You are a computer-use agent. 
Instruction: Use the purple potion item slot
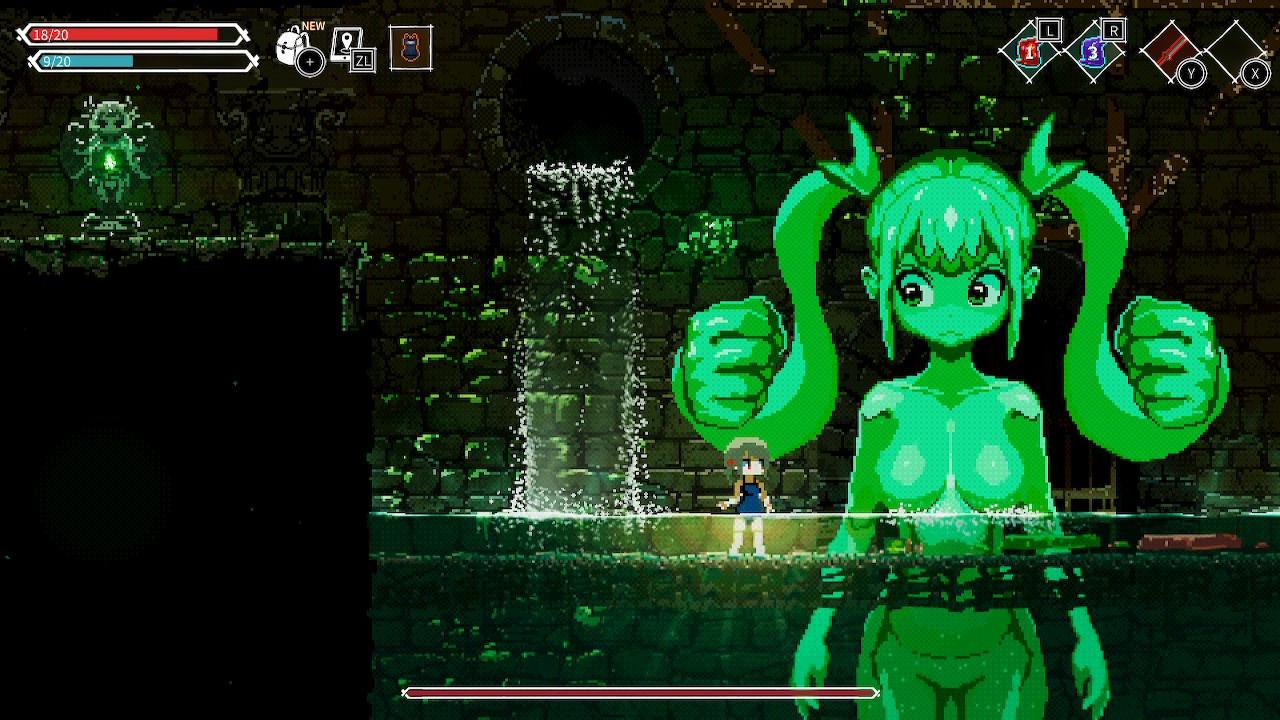(x=1094, y=49)
